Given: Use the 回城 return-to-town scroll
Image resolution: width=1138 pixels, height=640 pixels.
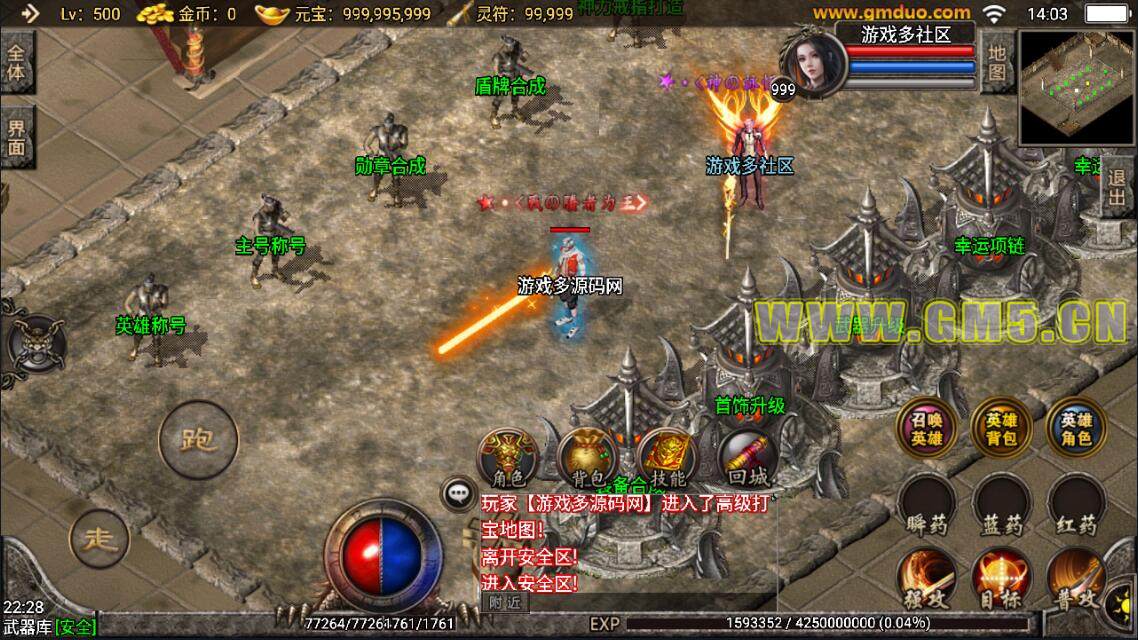Looking at the screenshot, I should (x=745, y=458).
